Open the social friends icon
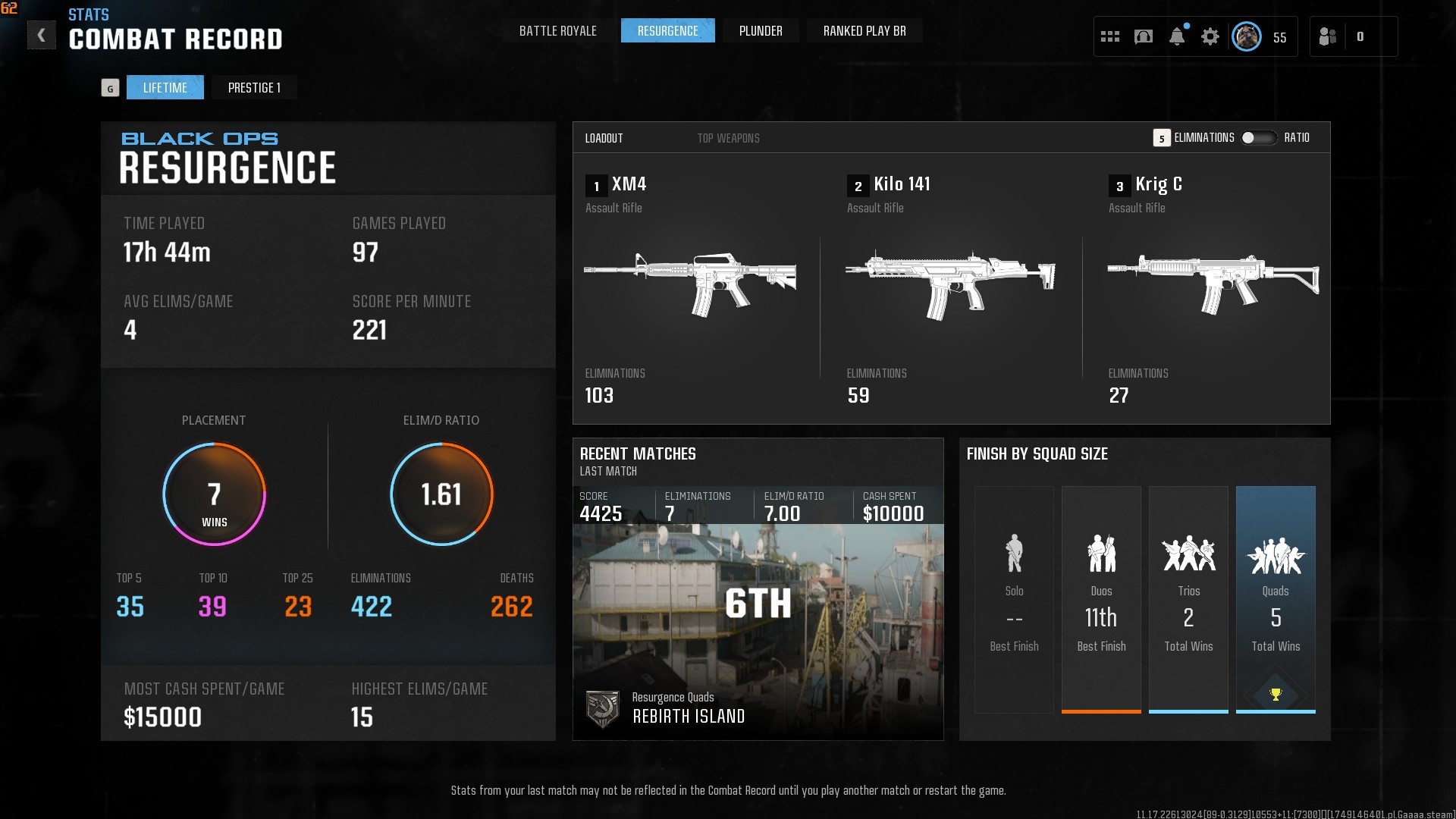The height and width of the screenshot is (819, 1456). coord(1328,36)
